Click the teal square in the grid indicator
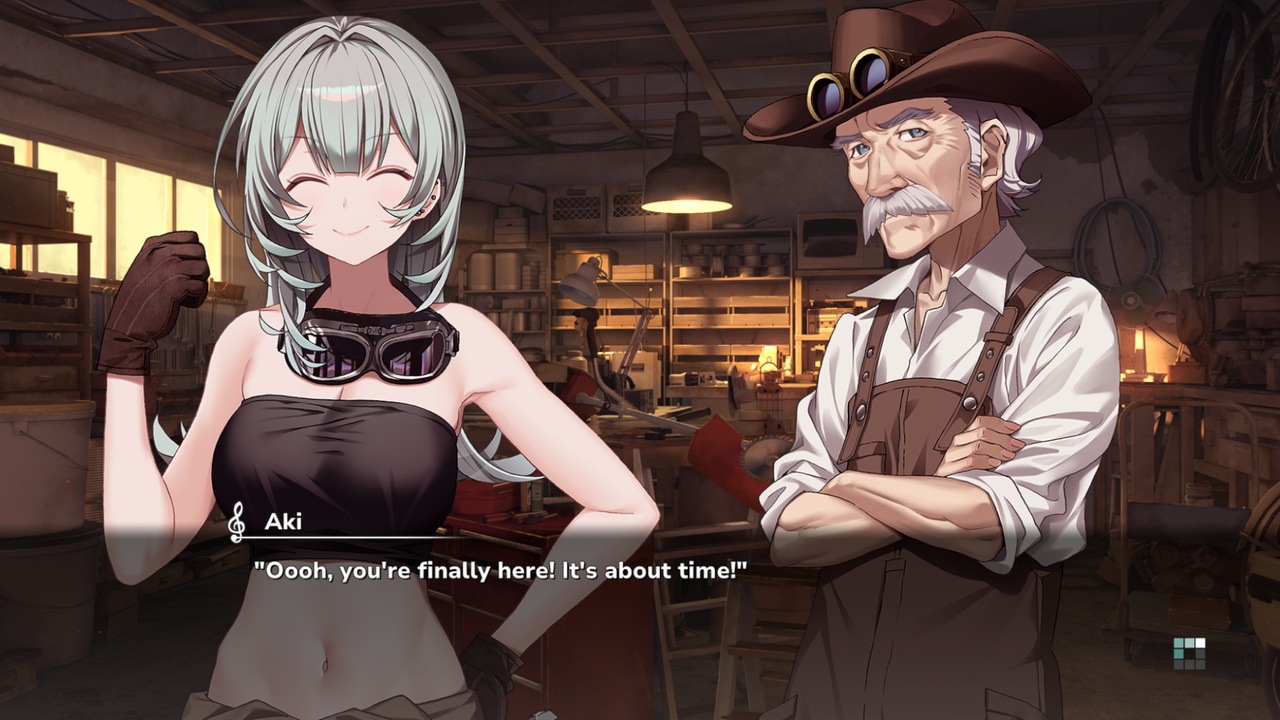1280x720 pixels. 1179,654
